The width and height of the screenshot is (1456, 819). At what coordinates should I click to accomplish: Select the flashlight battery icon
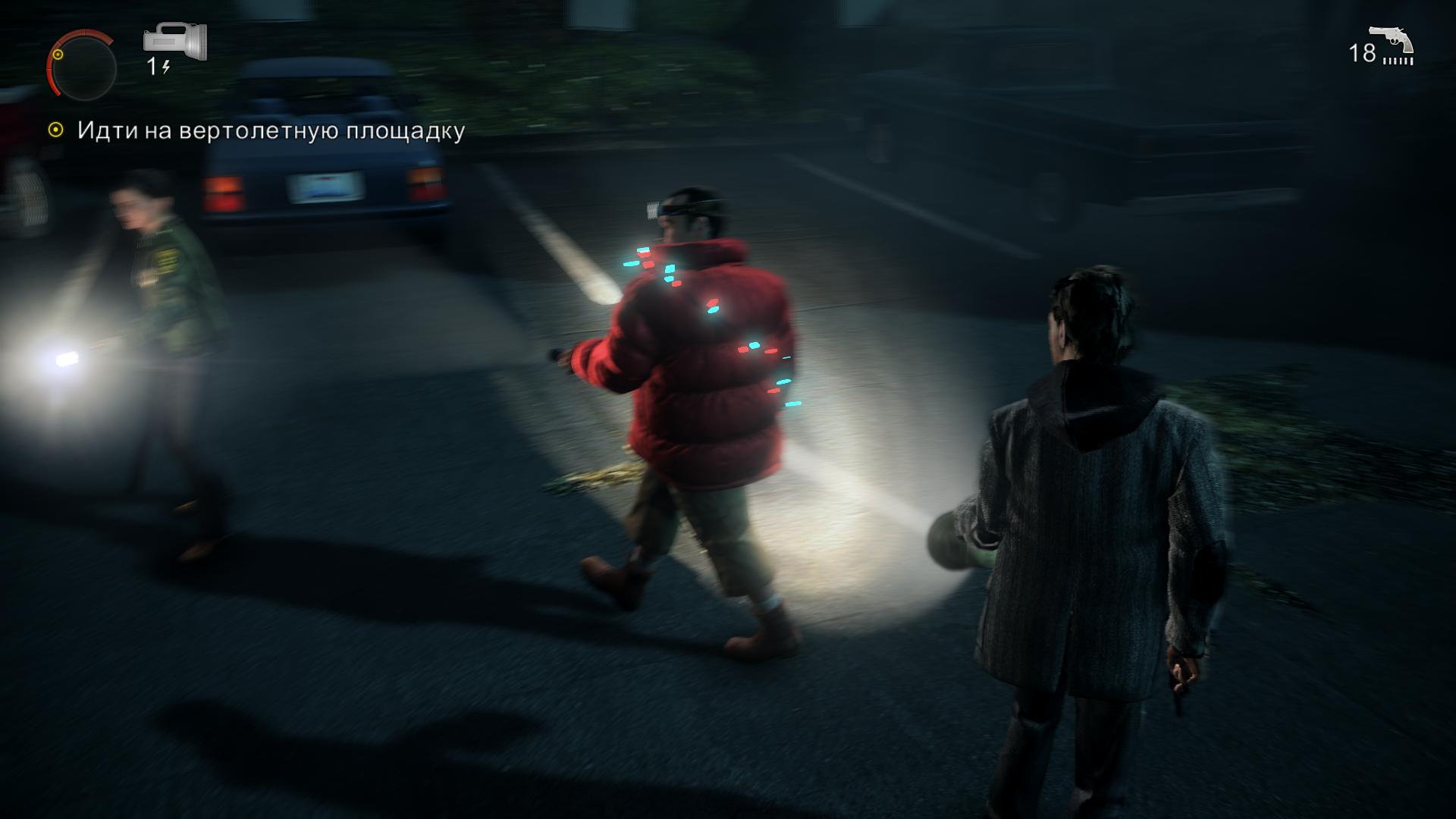click(176, 42)
